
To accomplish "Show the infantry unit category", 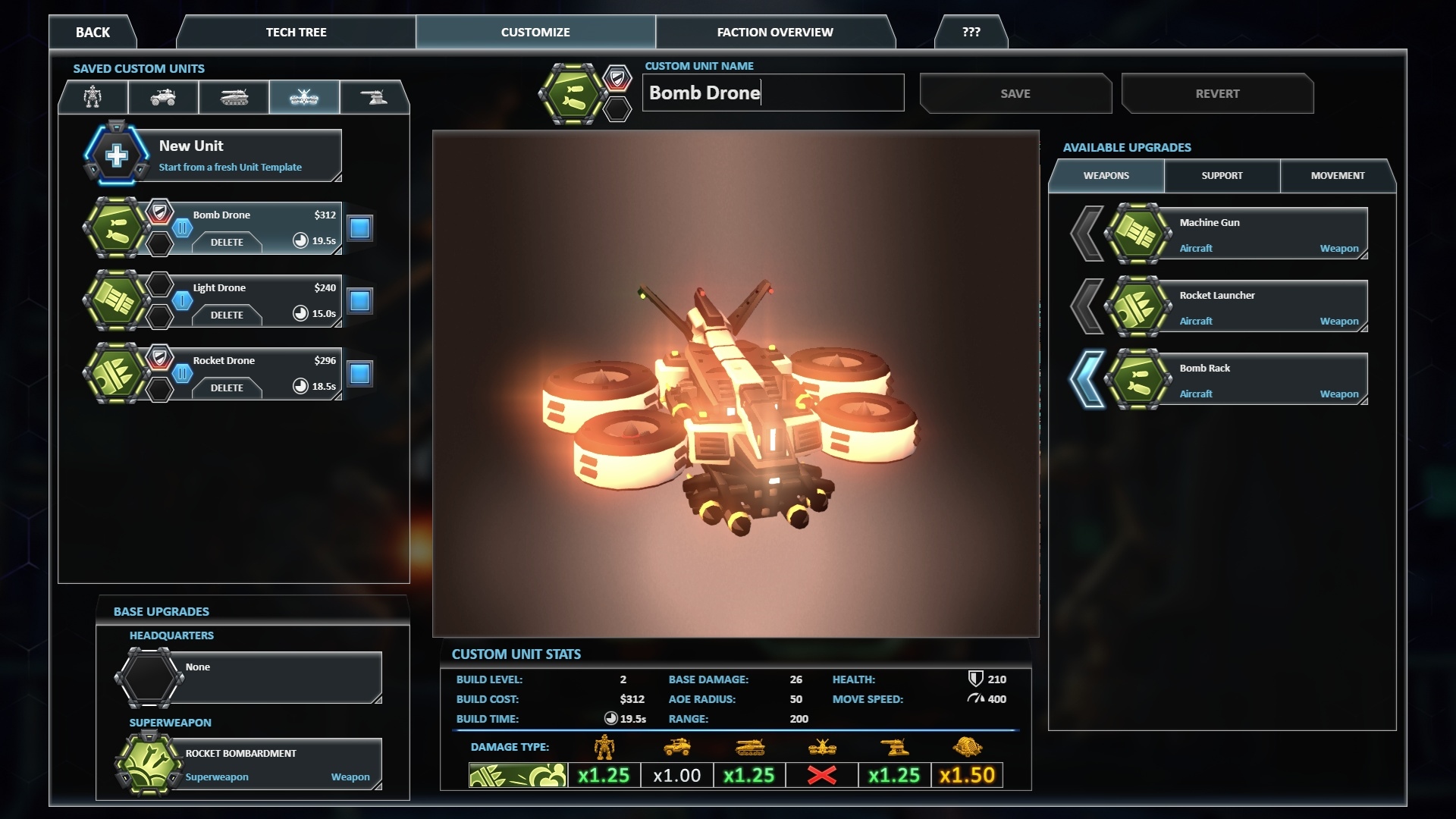I will tap(93, 97).
